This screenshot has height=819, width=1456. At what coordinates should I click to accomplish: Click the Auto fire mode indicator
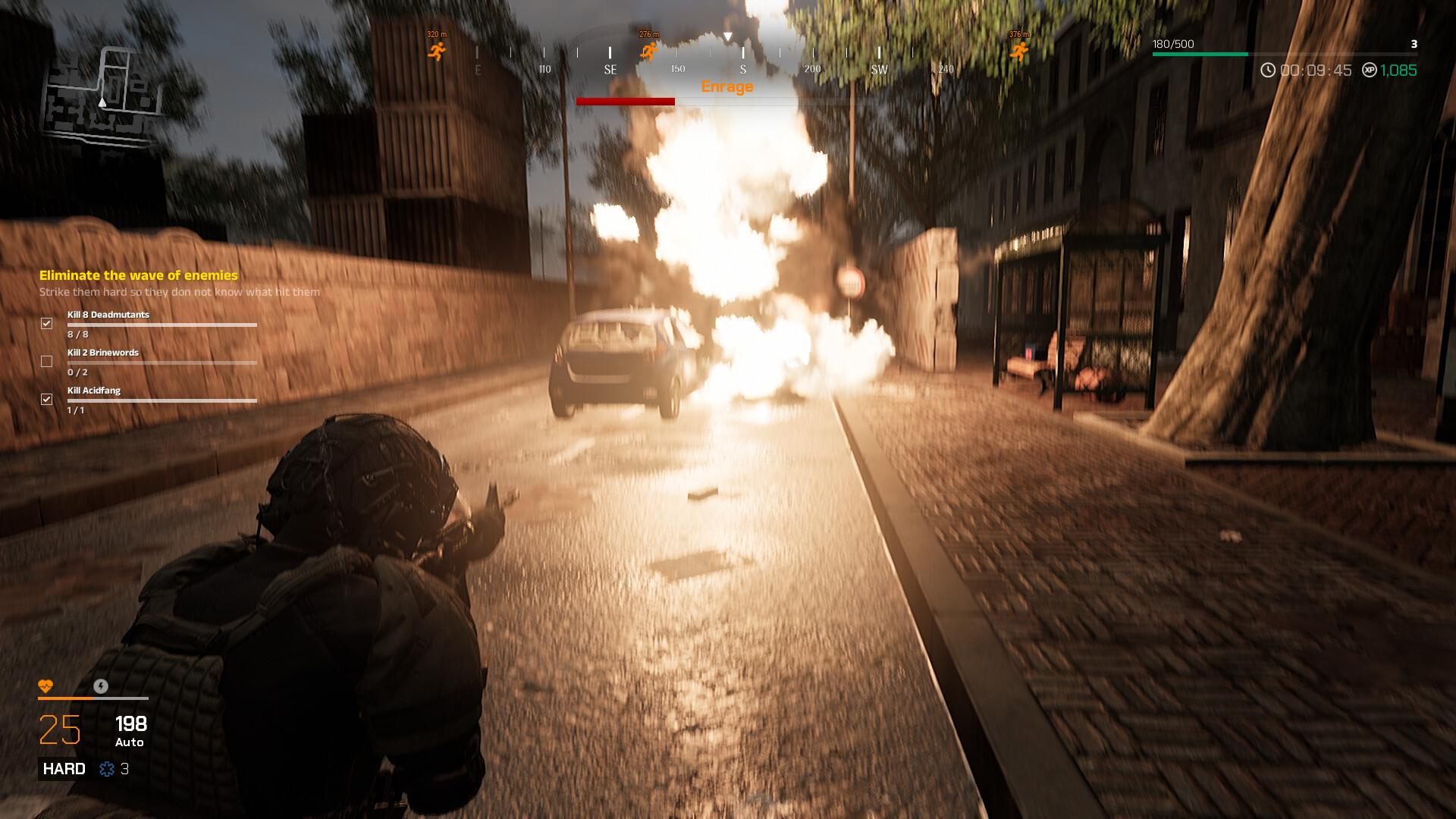[x=130, y=742]
